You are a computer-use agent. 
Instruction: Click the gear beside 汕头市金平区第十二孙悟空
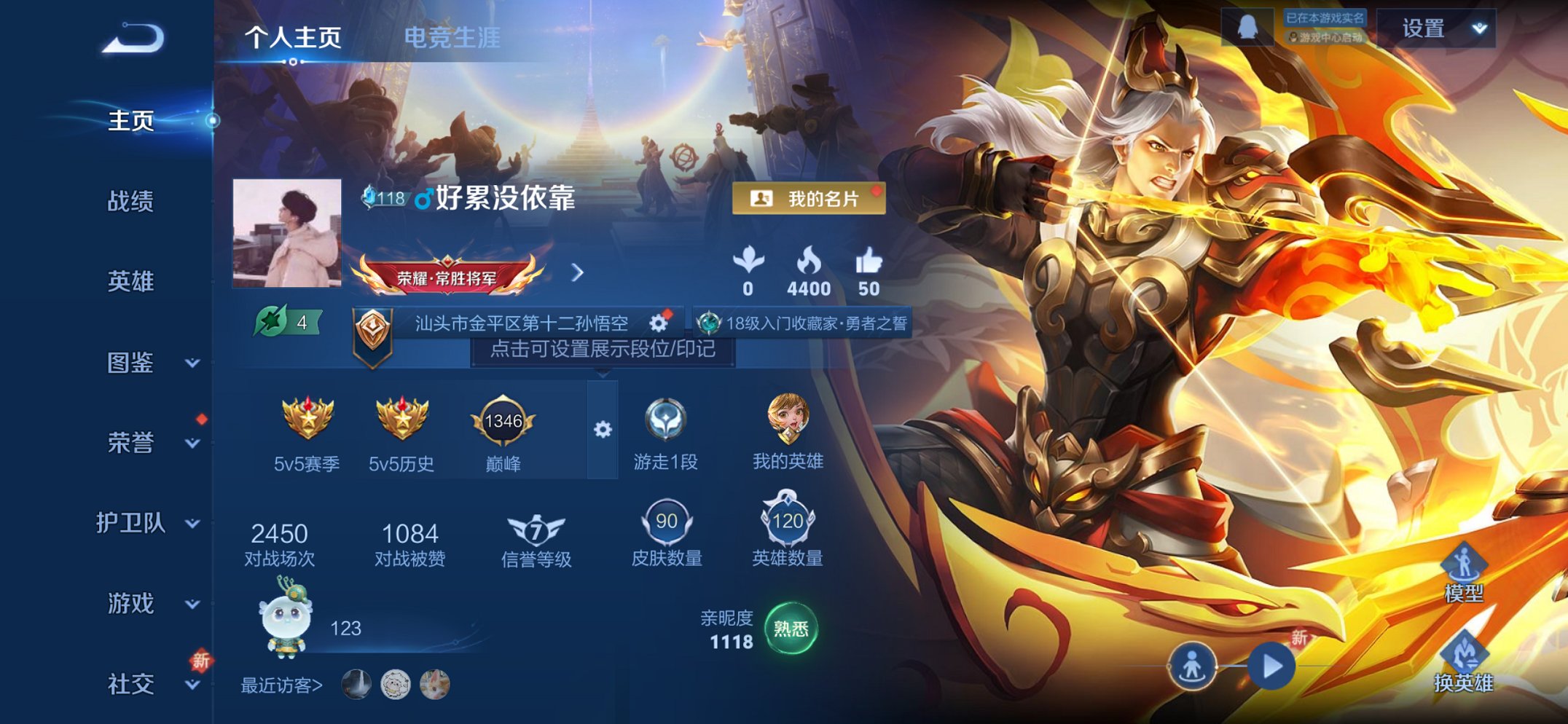[x=659, y=325]
